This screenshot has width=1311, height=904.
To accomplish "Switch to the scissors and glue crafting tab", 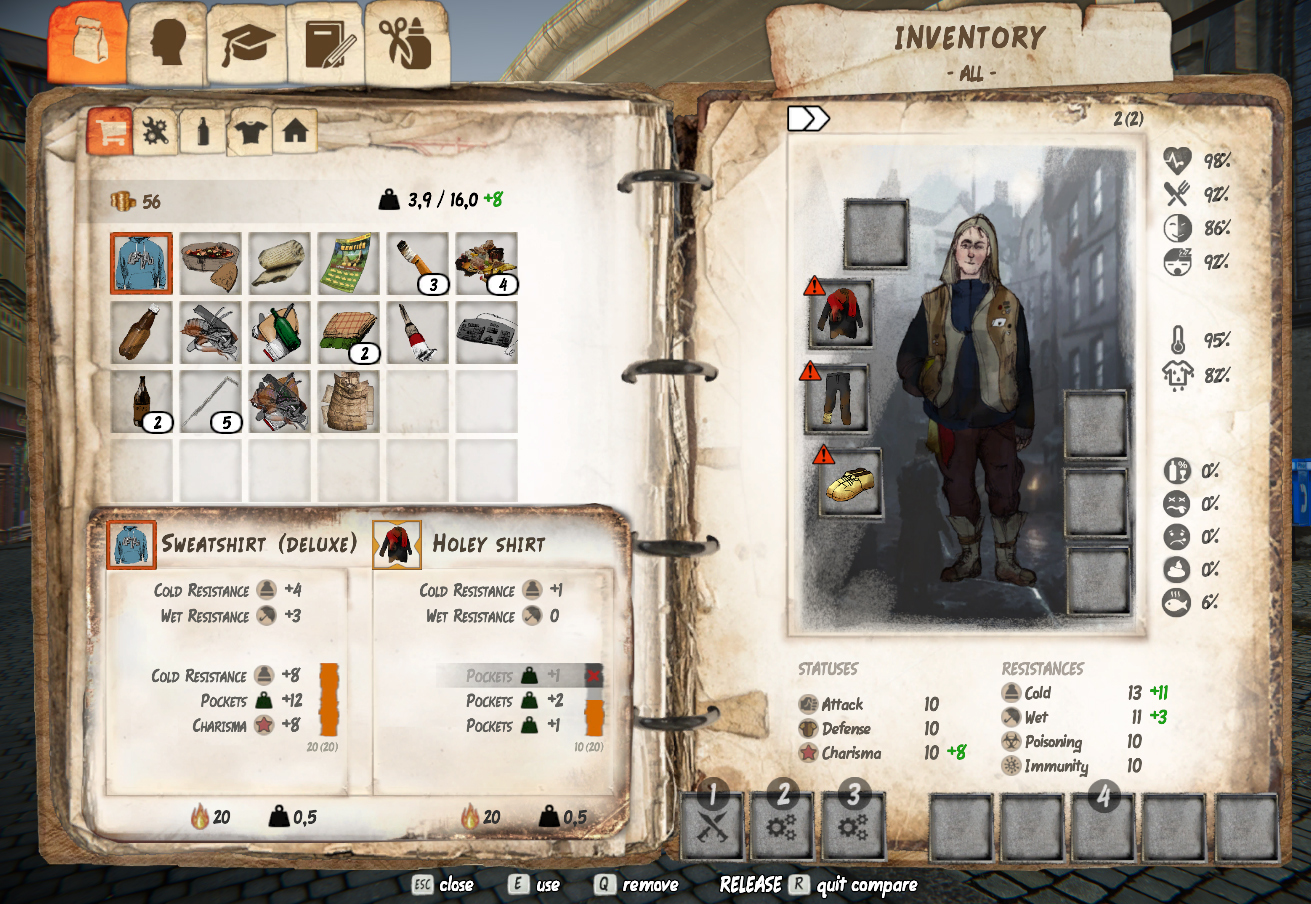I will pyautogui.click(x=406, y=43).
